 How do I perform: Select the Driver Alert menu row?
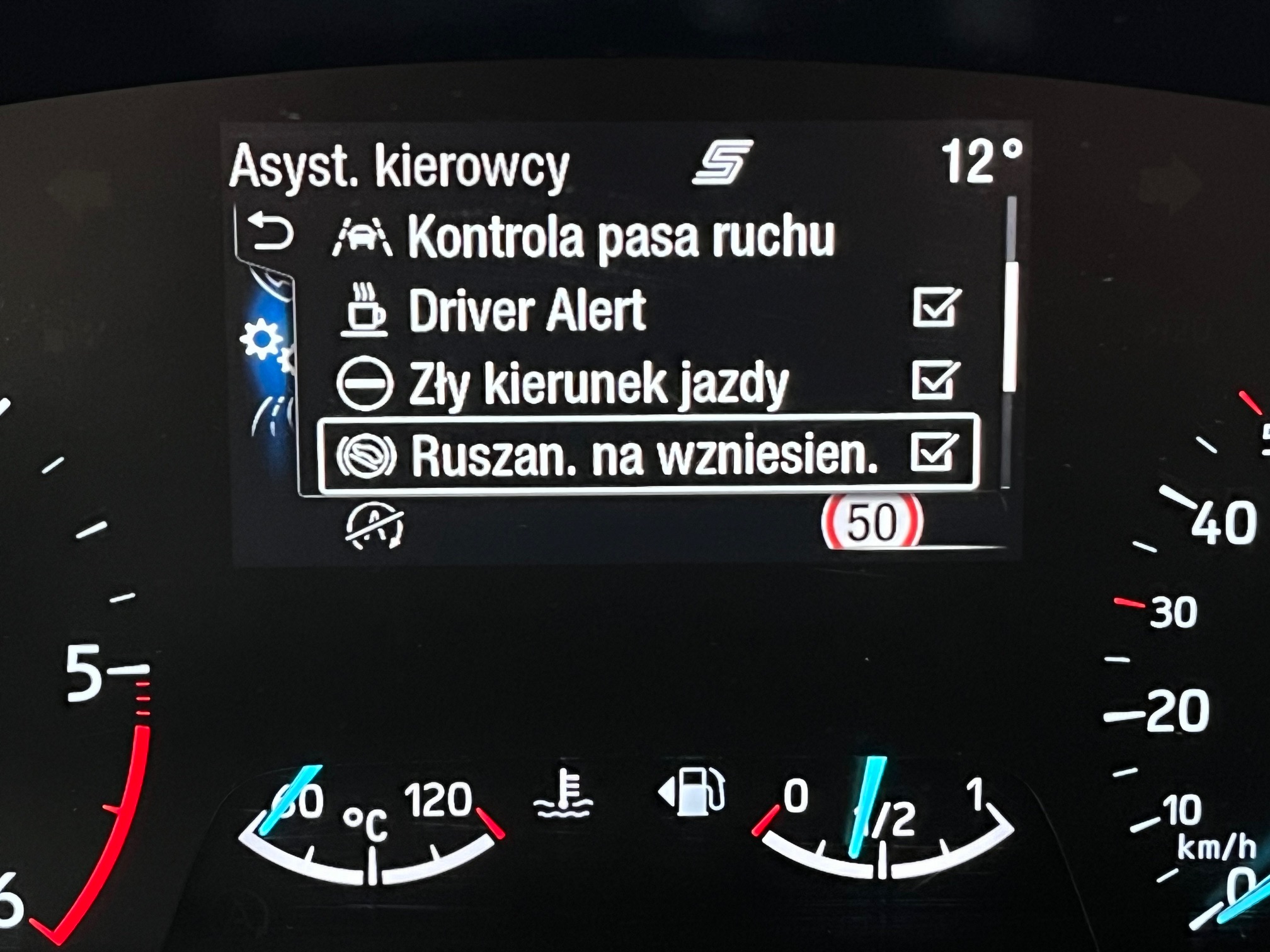527,310
